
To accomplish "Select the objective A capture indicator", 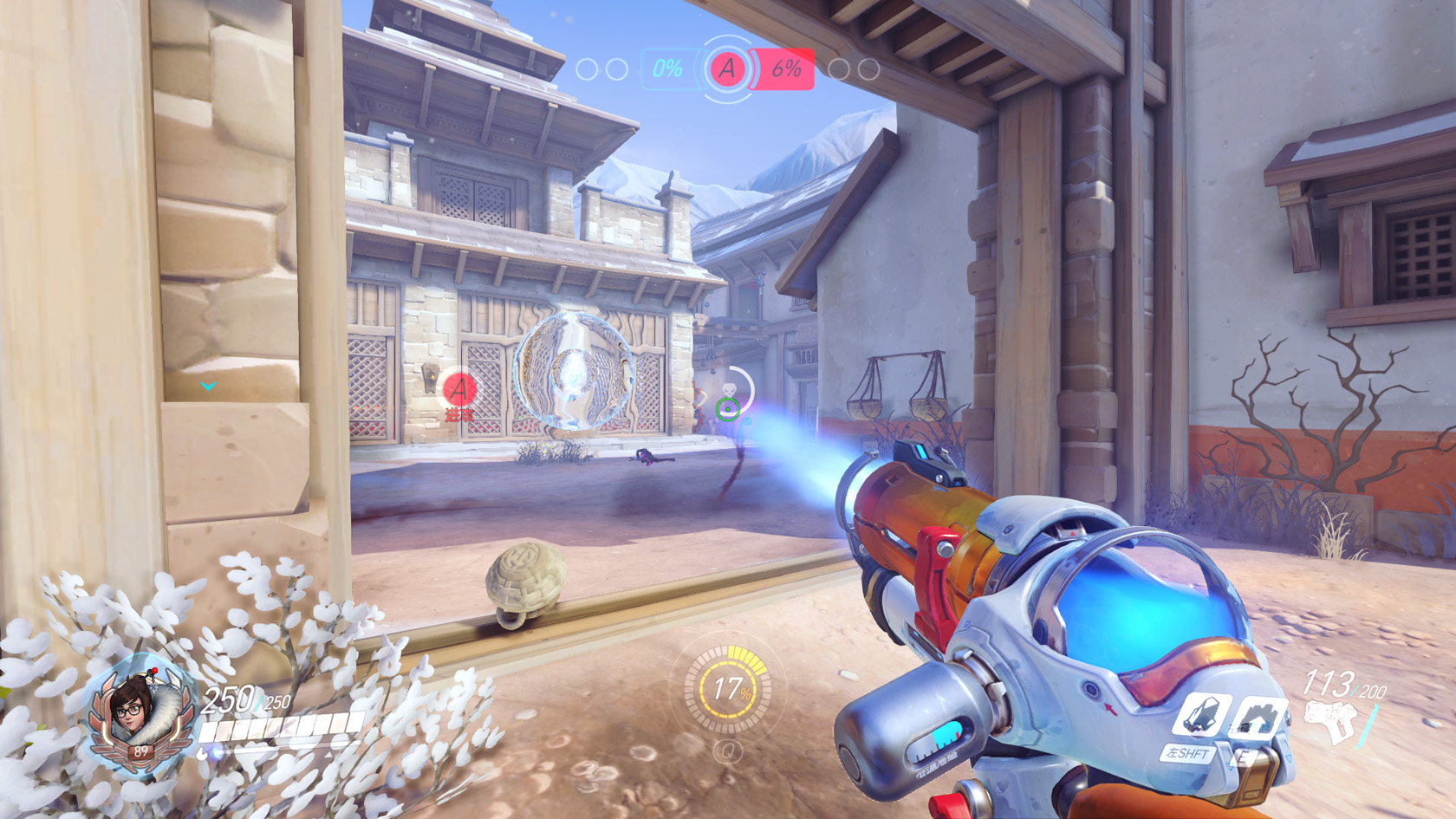I will point(727,68).
